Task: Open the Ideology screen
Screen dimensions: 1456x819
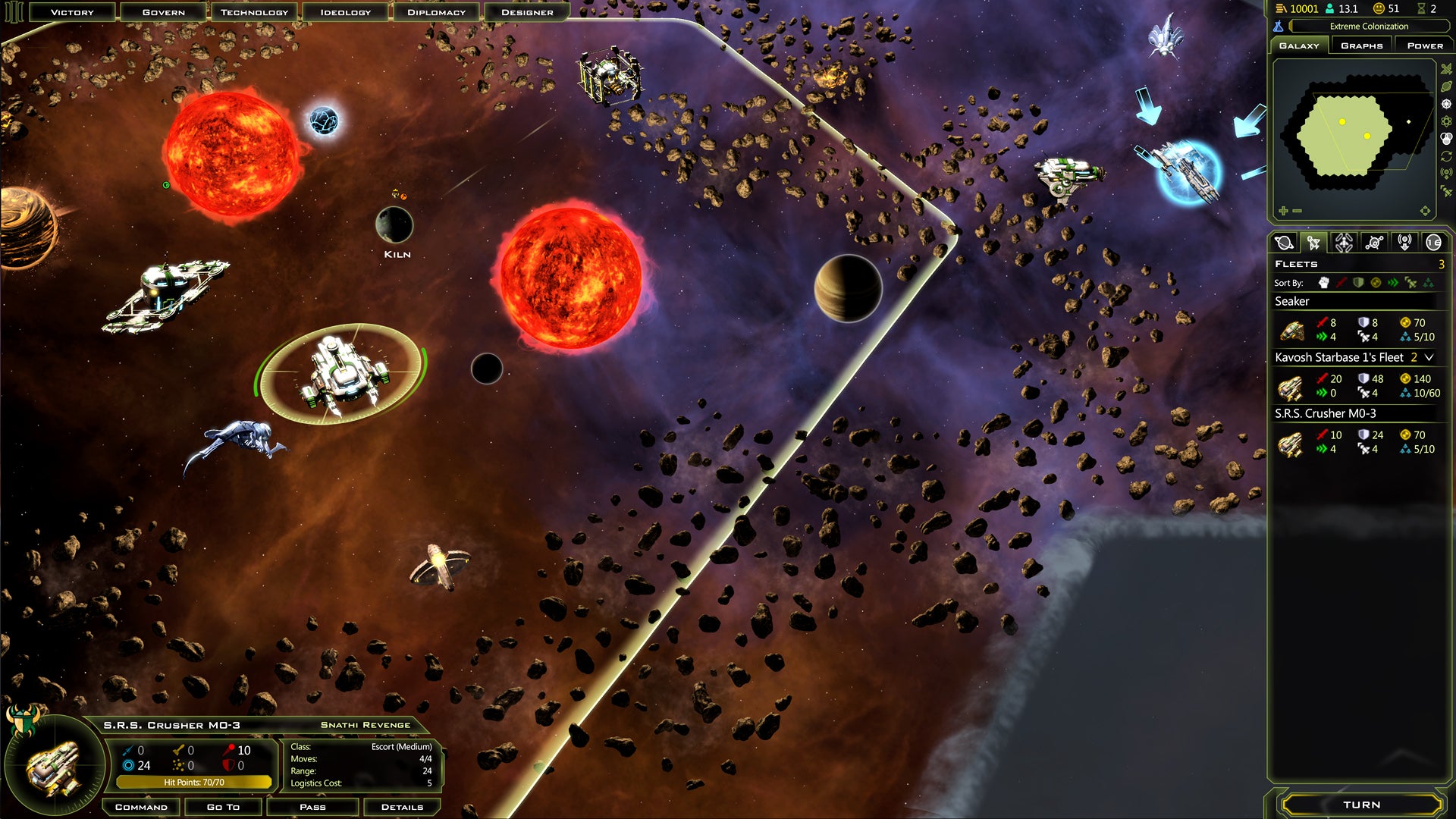Action: coord(345,12)
